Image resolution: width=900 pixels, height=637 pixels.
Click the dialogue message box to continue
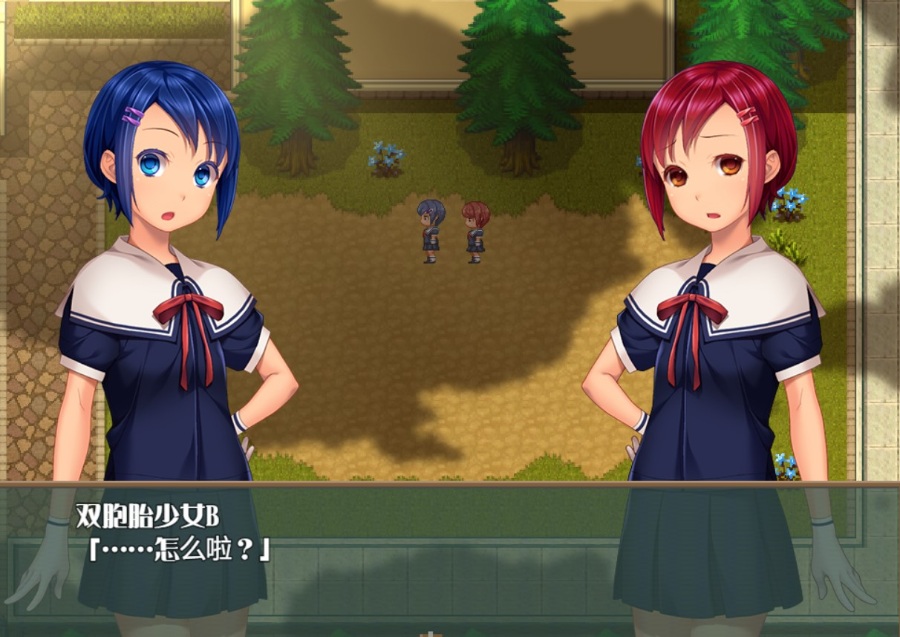450,555
